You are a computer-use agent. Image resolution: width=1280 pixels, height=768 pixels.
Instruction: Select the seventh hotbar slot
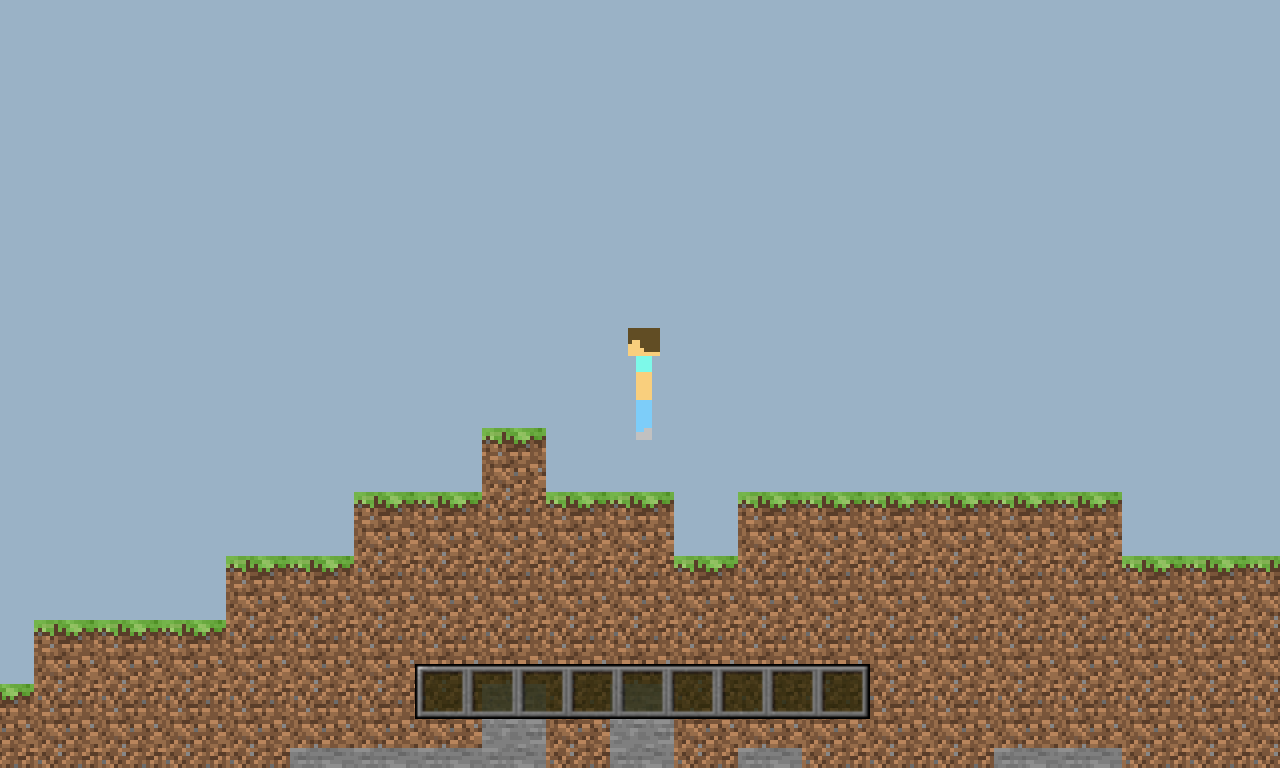(743, 688)
